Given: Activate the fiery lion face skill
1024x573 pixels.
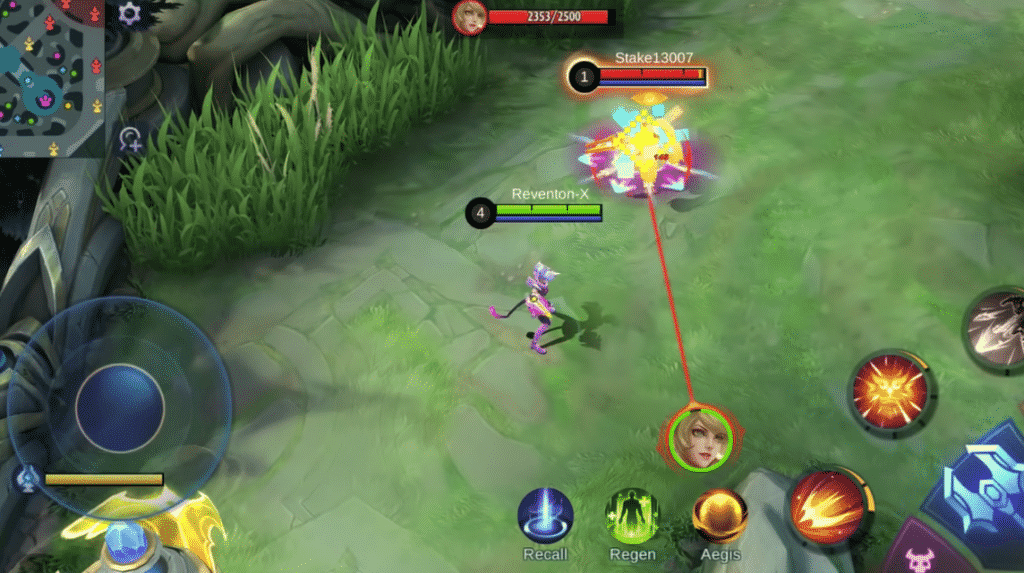Looking at the screenshot, I should (890, 391).
